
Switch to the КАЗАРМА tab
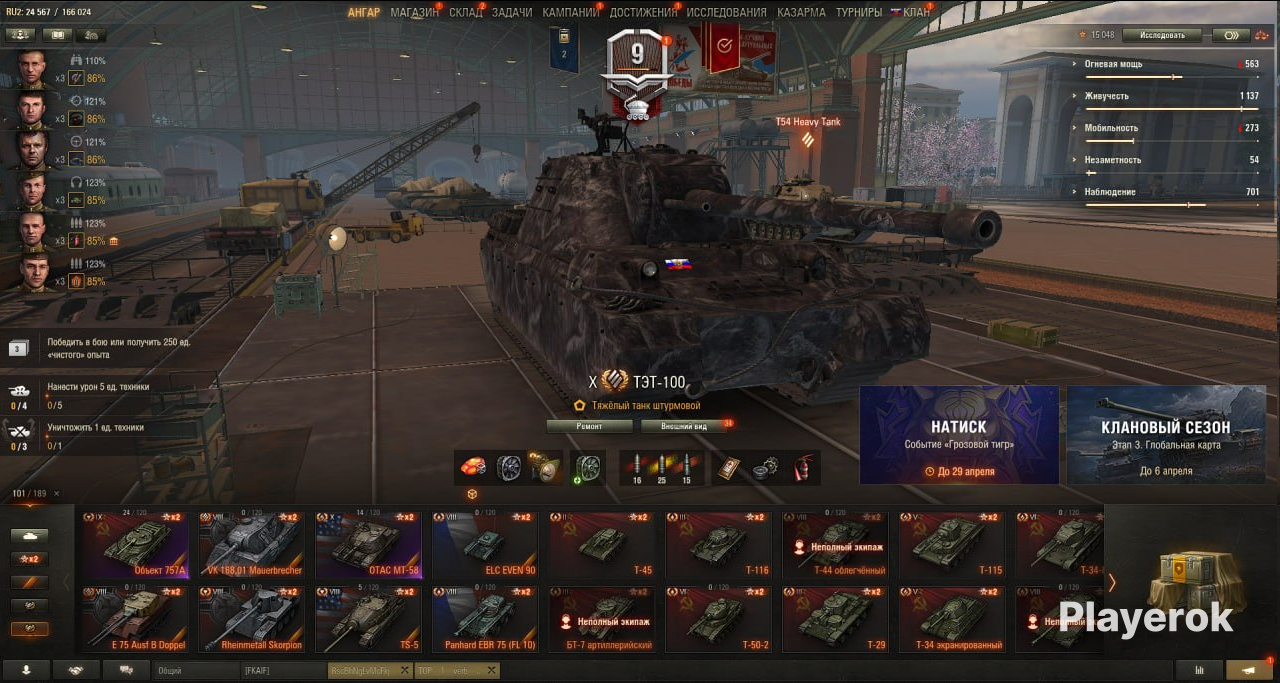coord(801,13)
